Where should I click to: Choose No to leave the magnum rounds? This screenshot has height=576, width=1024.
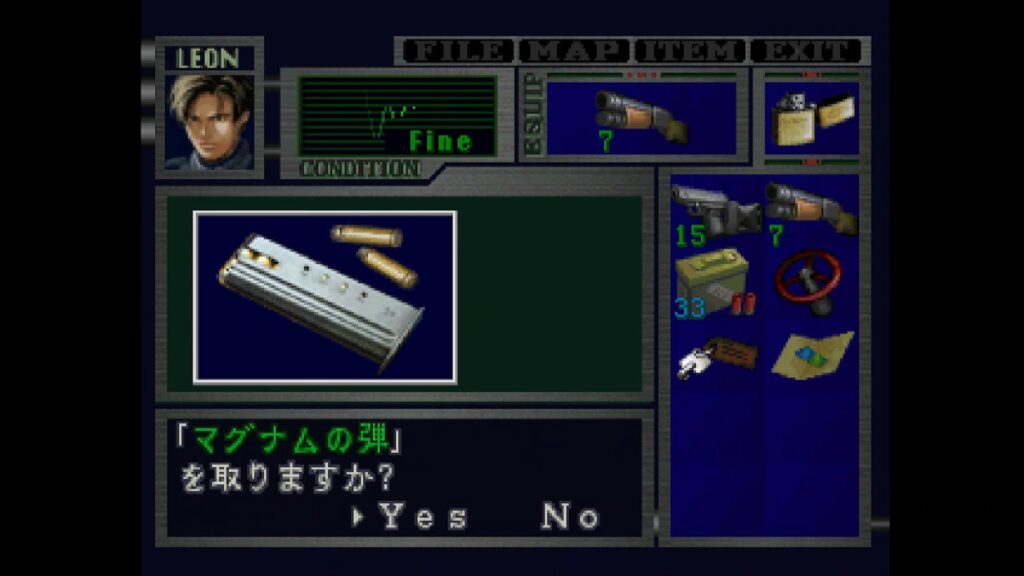[x=570, y=517]
